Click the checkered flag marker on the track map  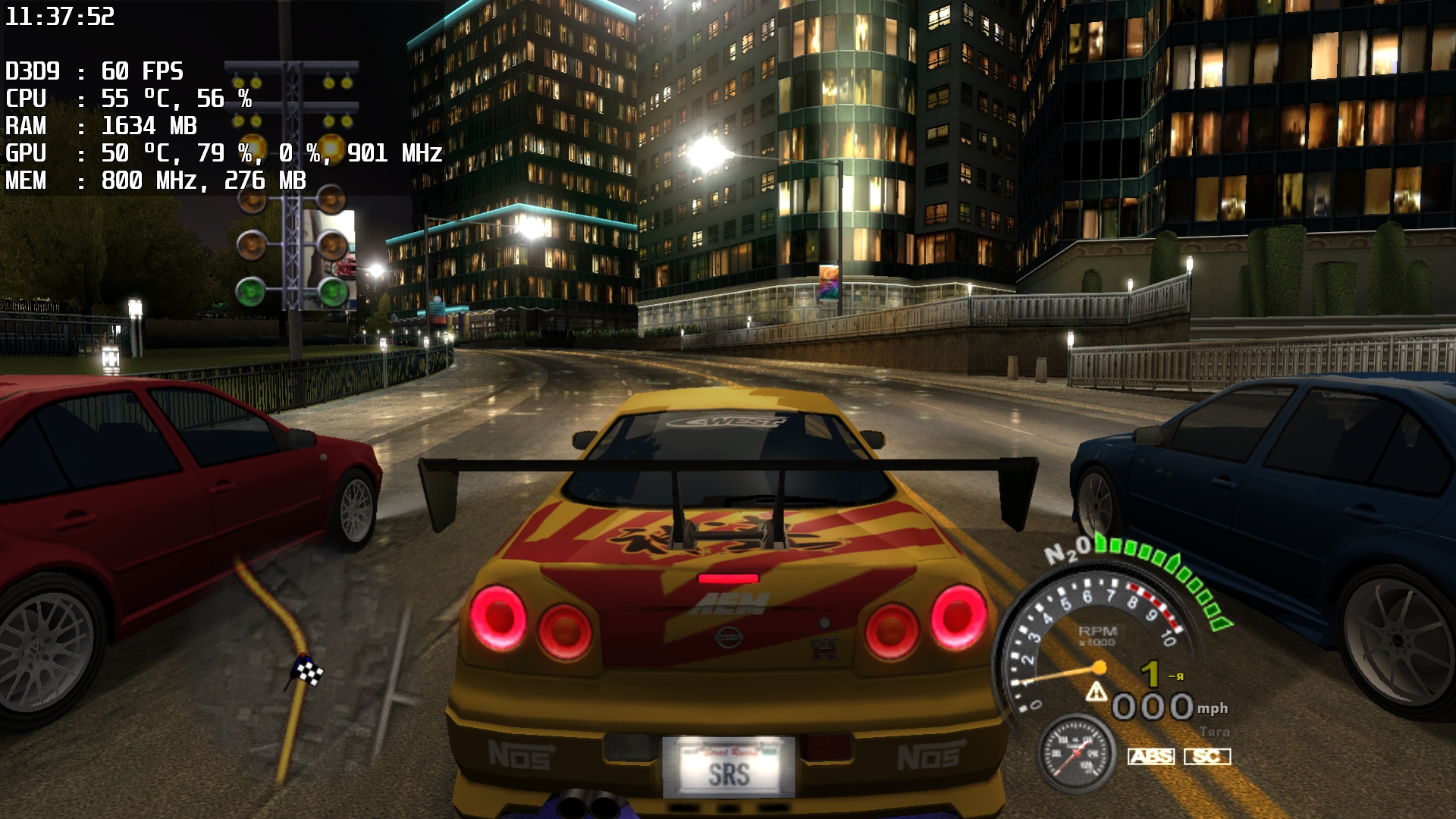309,670
